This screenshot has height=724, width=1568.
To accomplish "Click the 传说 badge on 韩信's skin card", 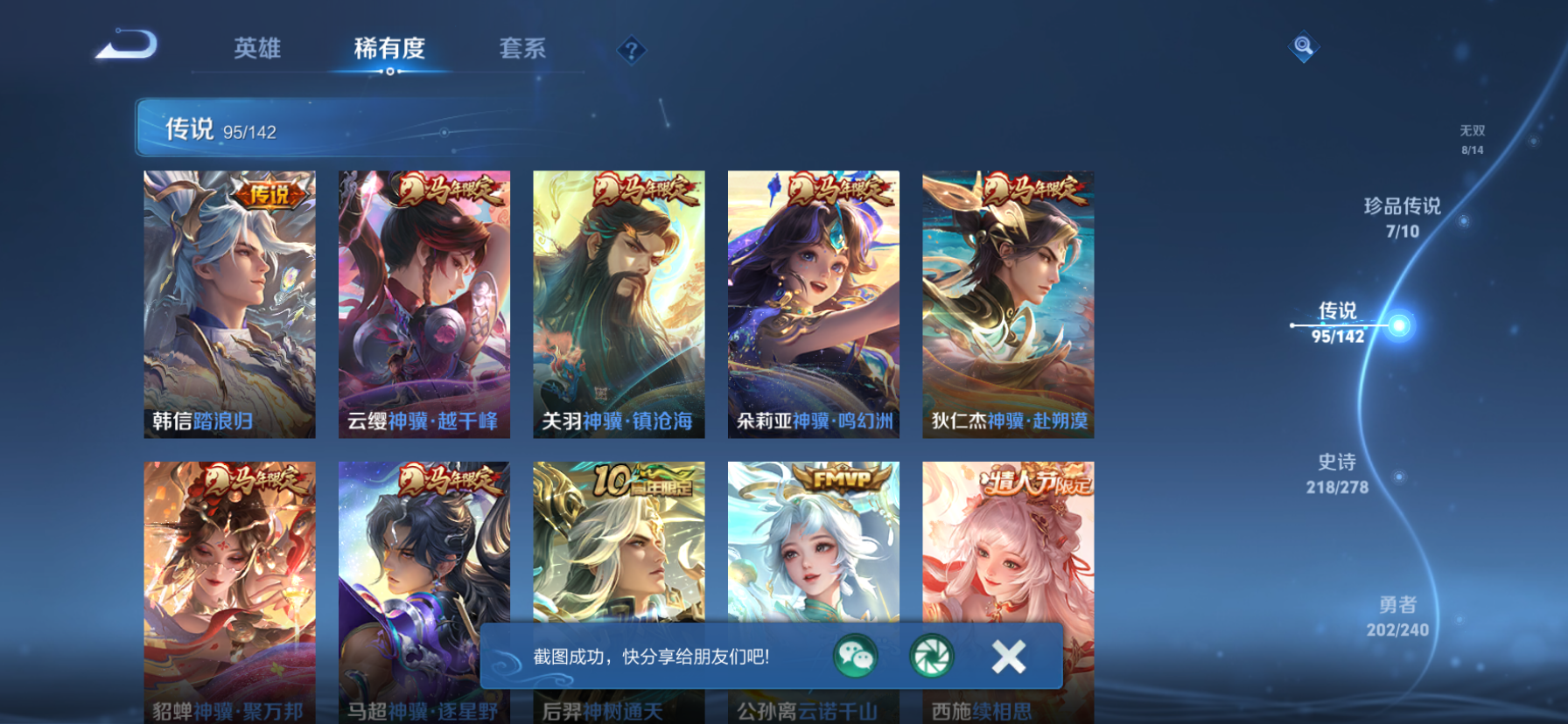I will [270, 191].
